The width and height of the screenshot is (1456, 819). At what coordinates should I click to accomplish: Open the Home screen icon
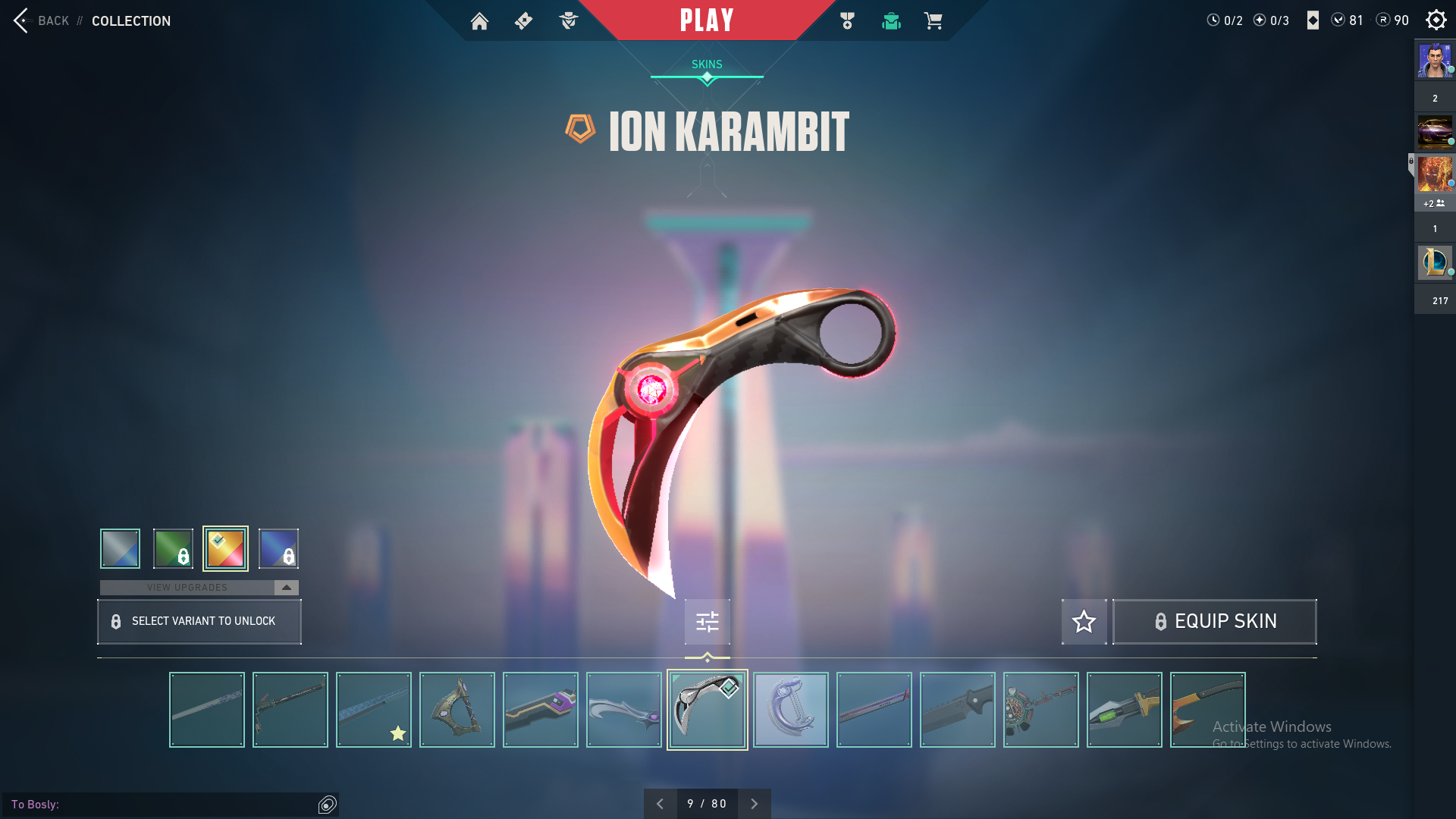(479, 21)
